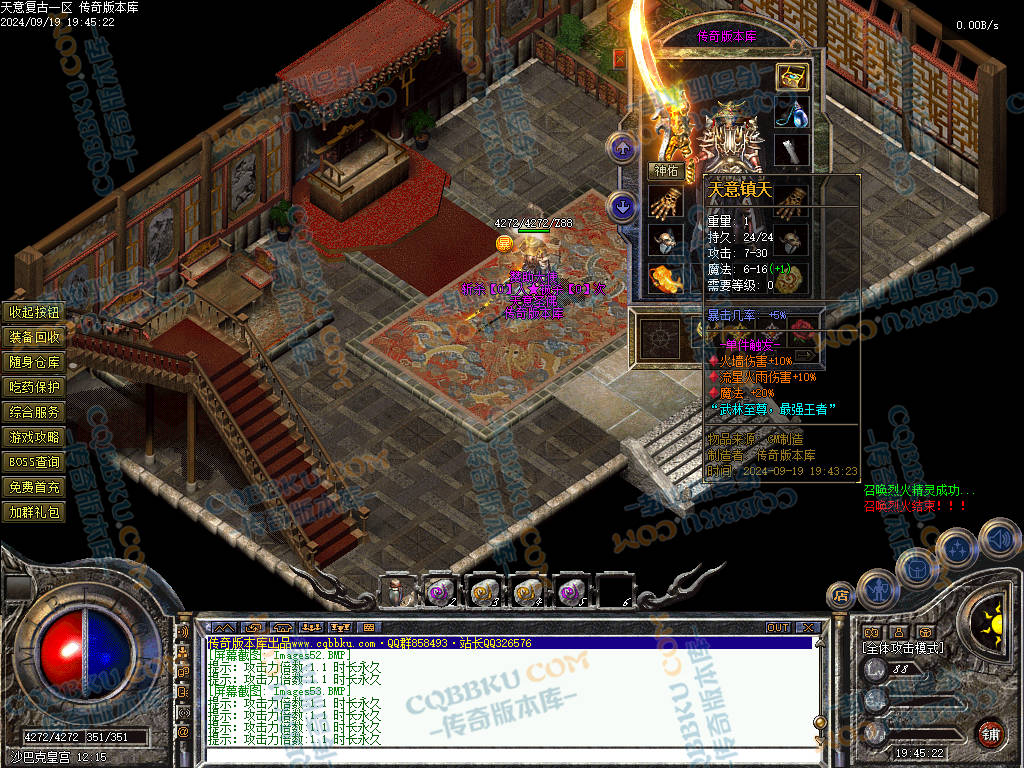Click the OUT button on chat bar
The image size is (1024, 768).
[778, 628]
